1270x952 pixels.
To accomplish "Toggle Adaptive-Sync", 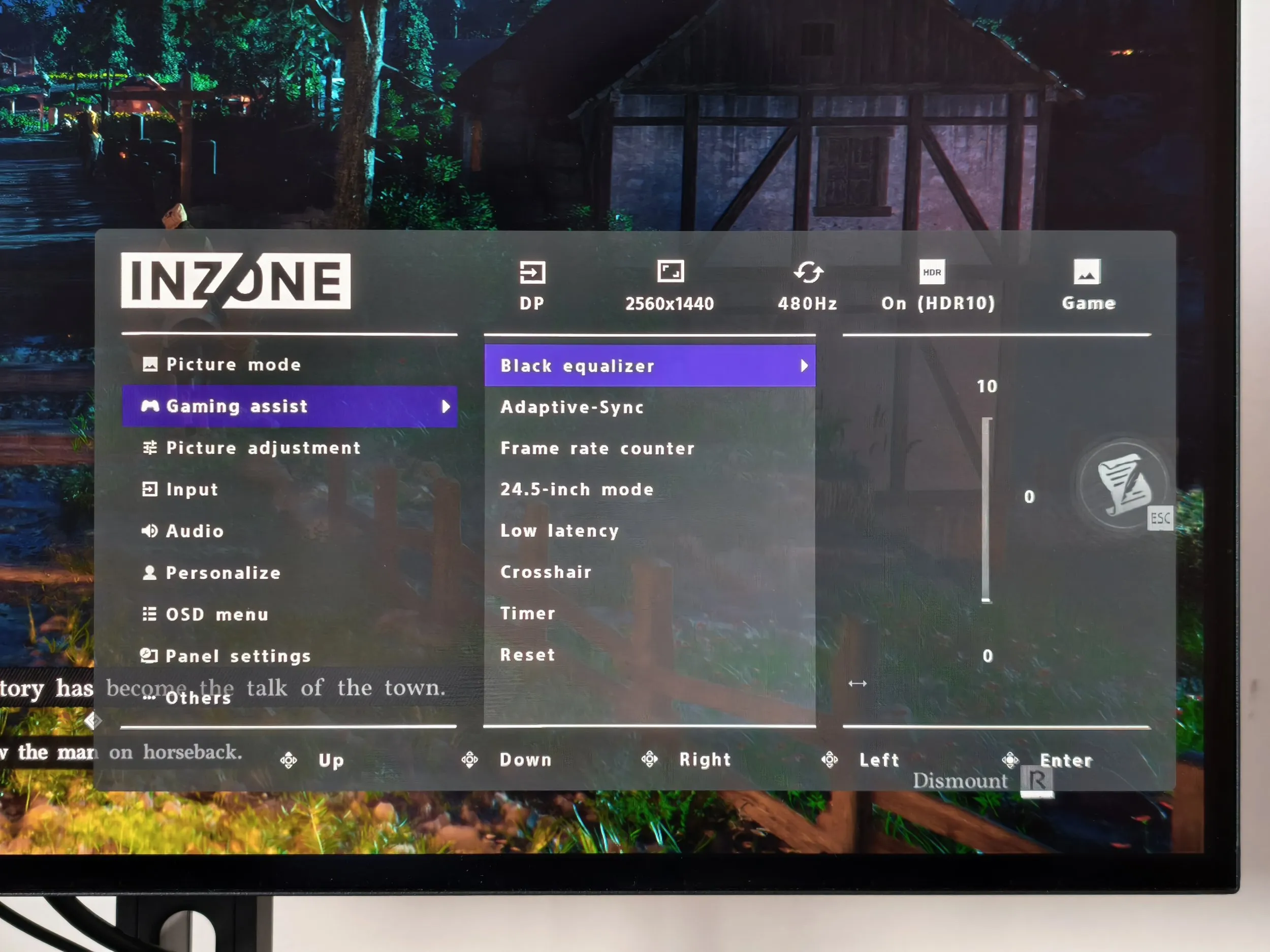I will coord(573,407).
